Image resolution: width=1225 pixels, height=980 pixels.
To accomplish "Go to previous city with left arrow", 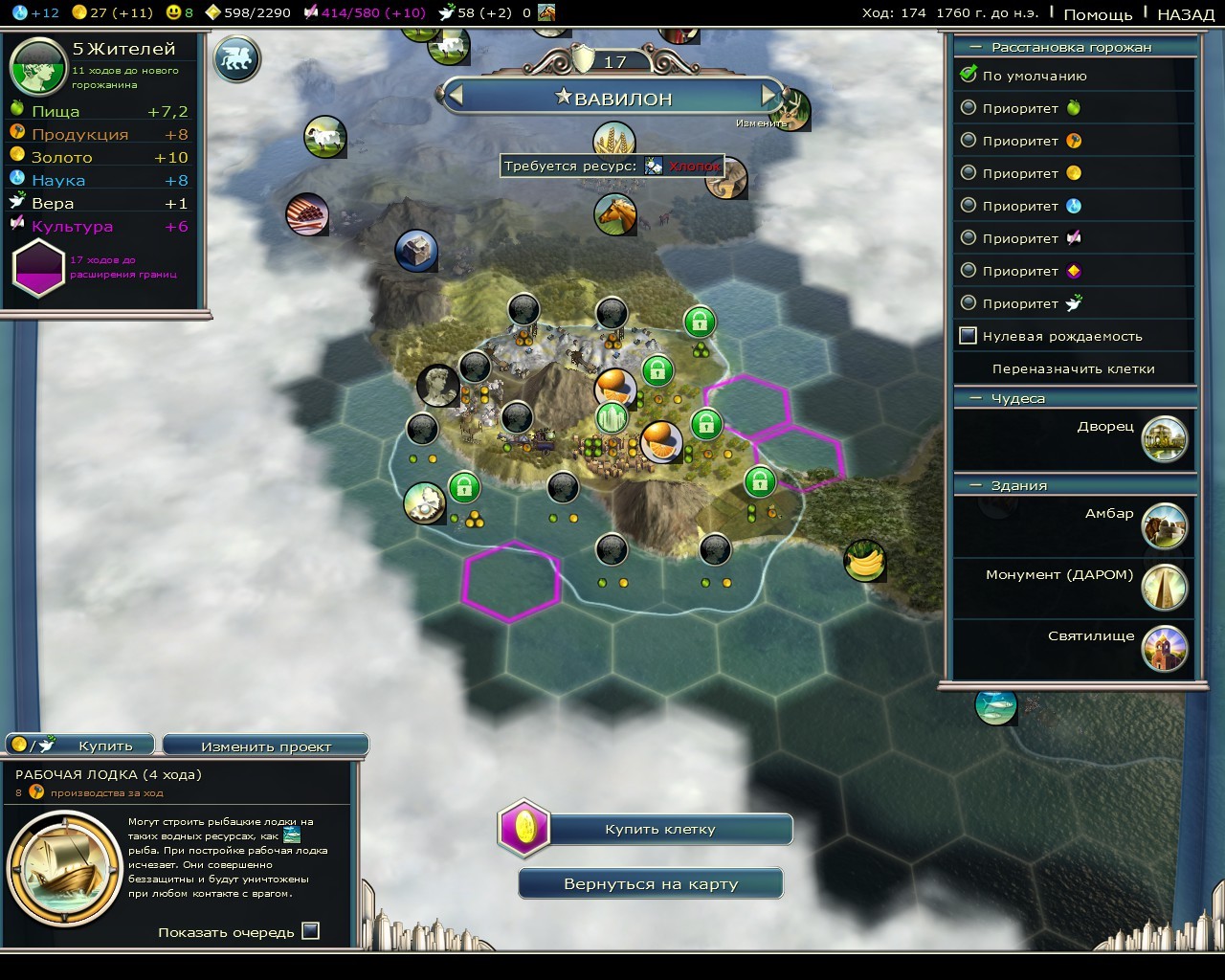I will pos(456,96).
